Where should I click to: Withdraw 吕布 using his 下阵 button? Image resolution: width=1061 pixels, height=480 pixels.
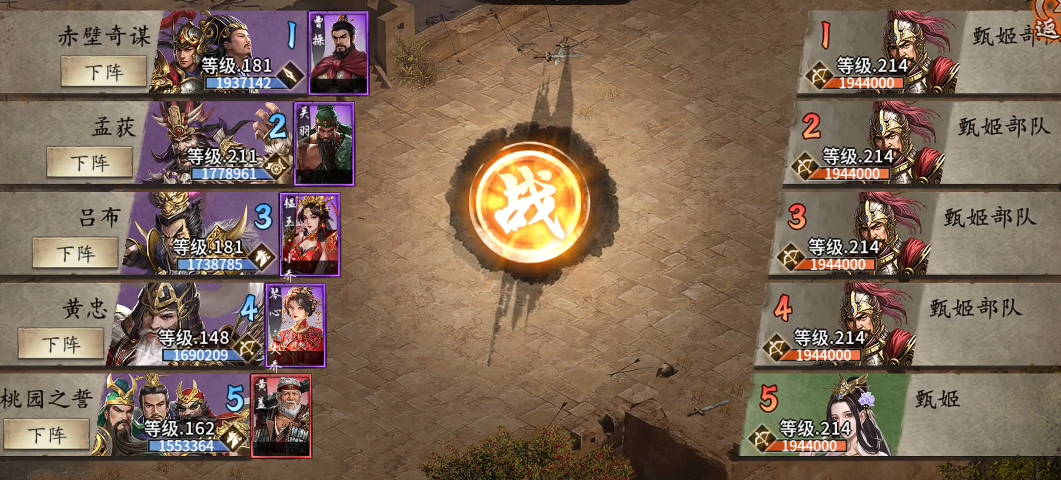click(x=75, y=253)
